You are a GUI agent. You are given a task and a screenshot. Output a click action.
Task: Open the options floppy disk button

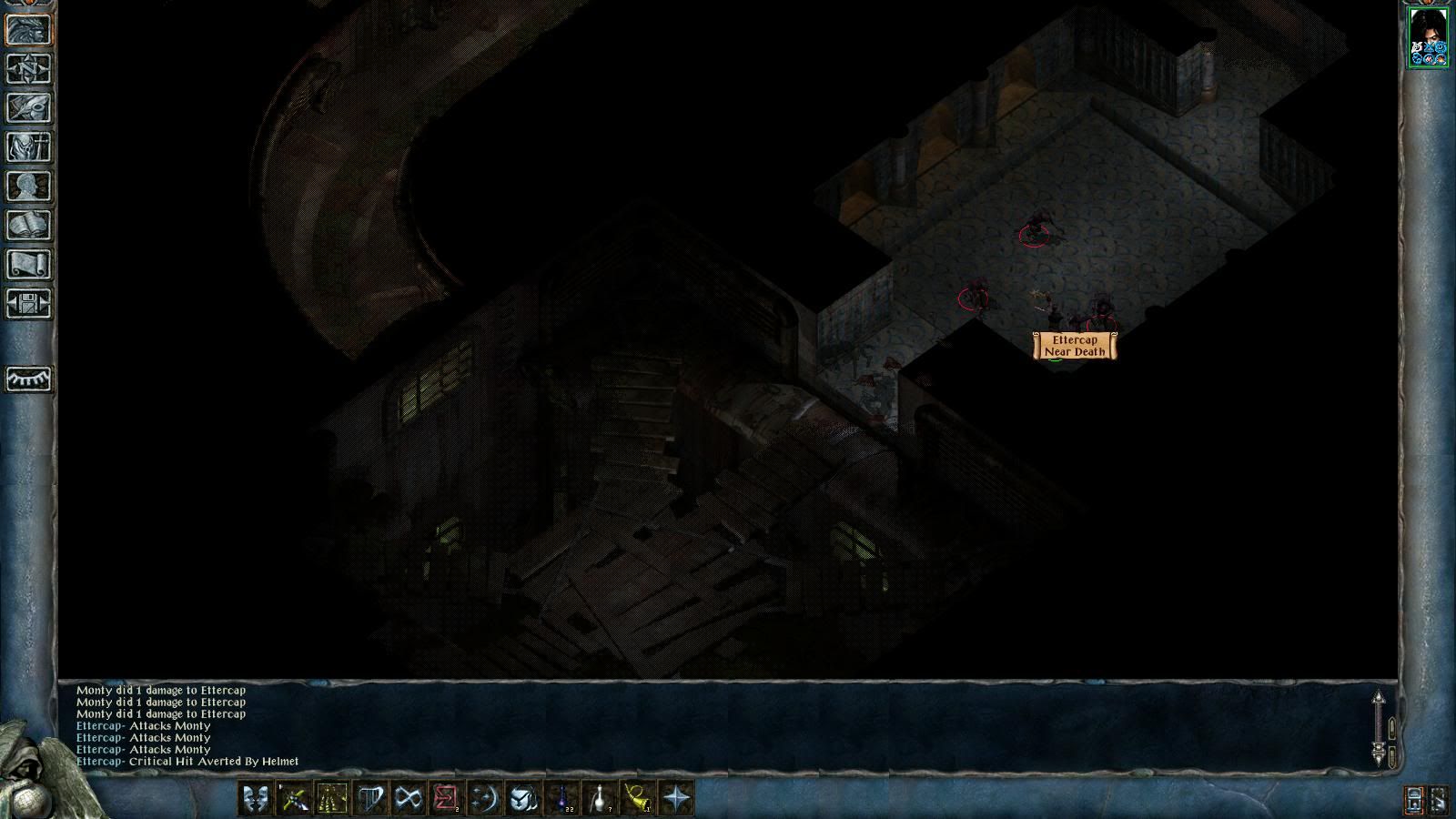click(x=29, y=304)
